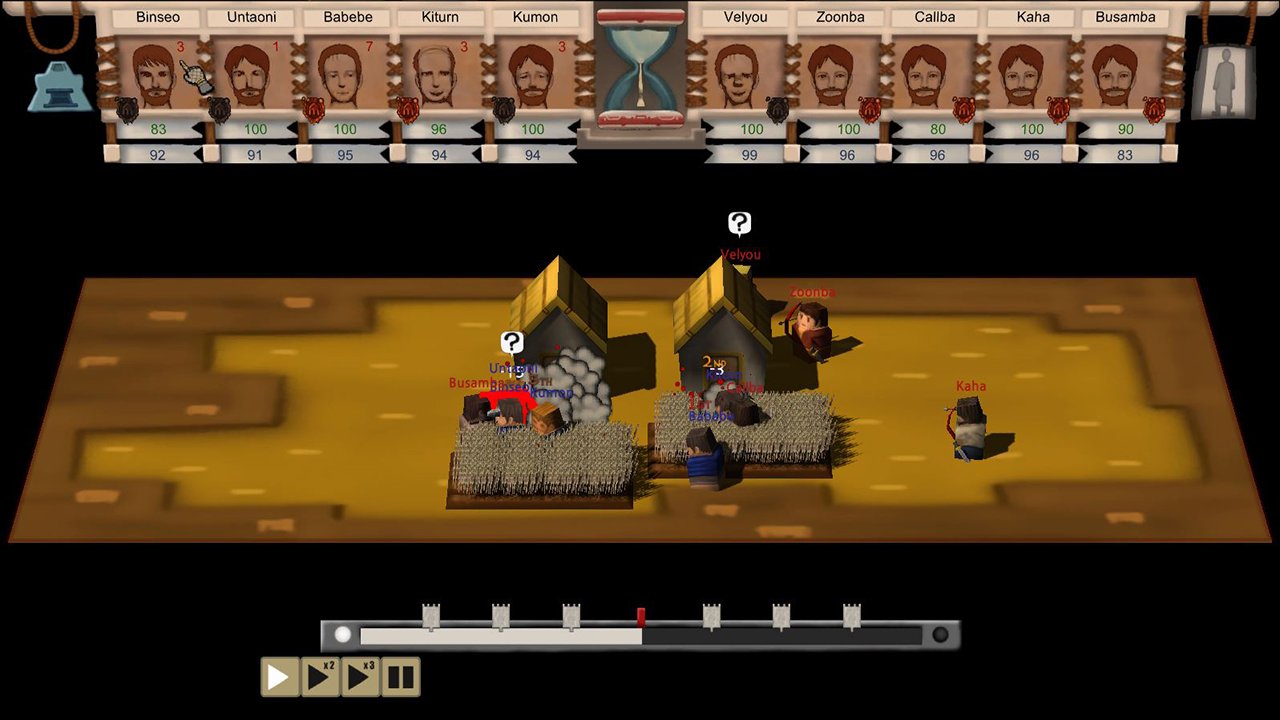Toggle the x3 speed playback button
This screenshot has width=1280, height=720.
tap(360, 677)
